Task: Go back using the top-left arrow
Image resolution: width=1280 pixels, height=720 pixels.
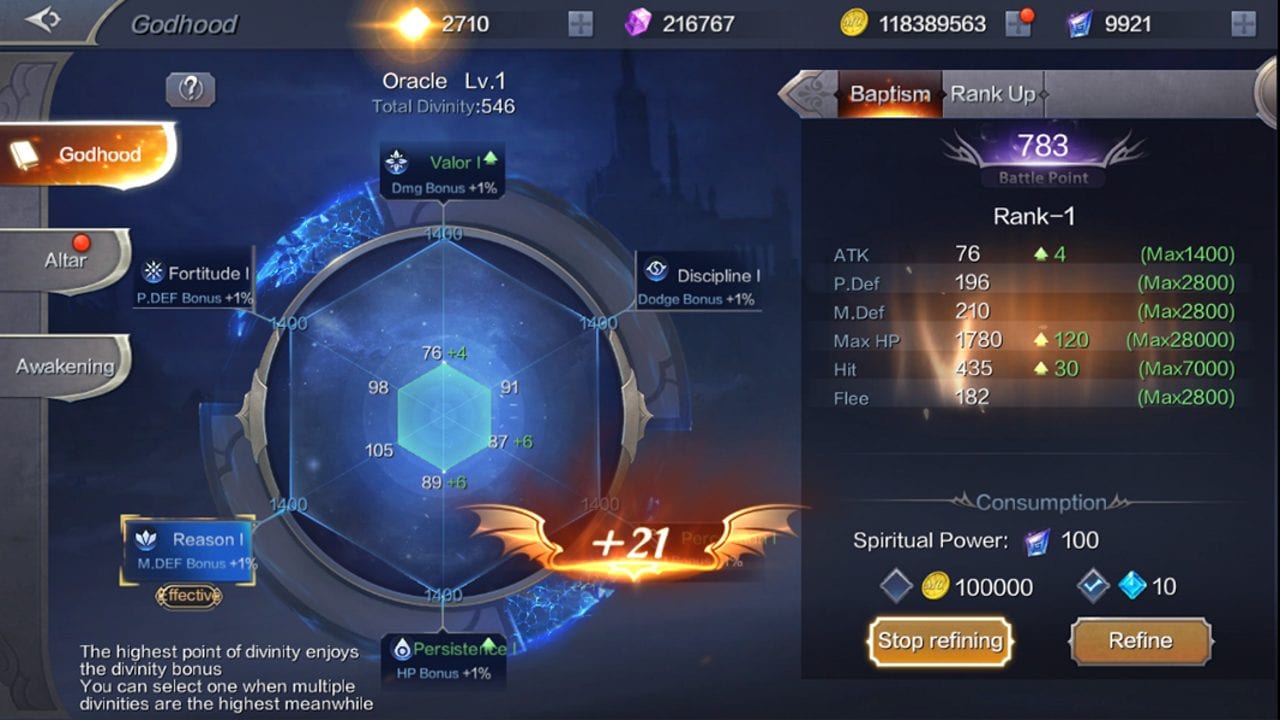Action: (x=43, y=20)
